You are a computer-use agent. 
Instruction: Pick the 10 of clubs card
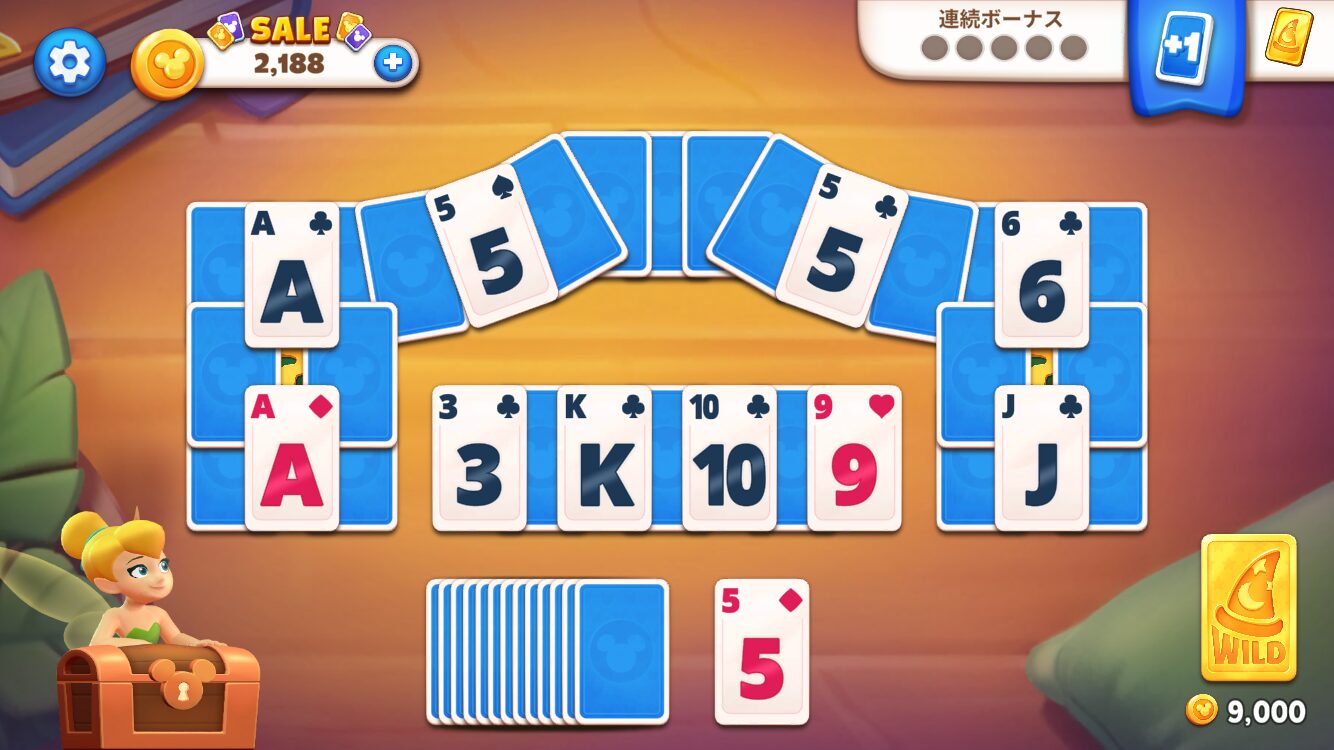pos(729,458)
